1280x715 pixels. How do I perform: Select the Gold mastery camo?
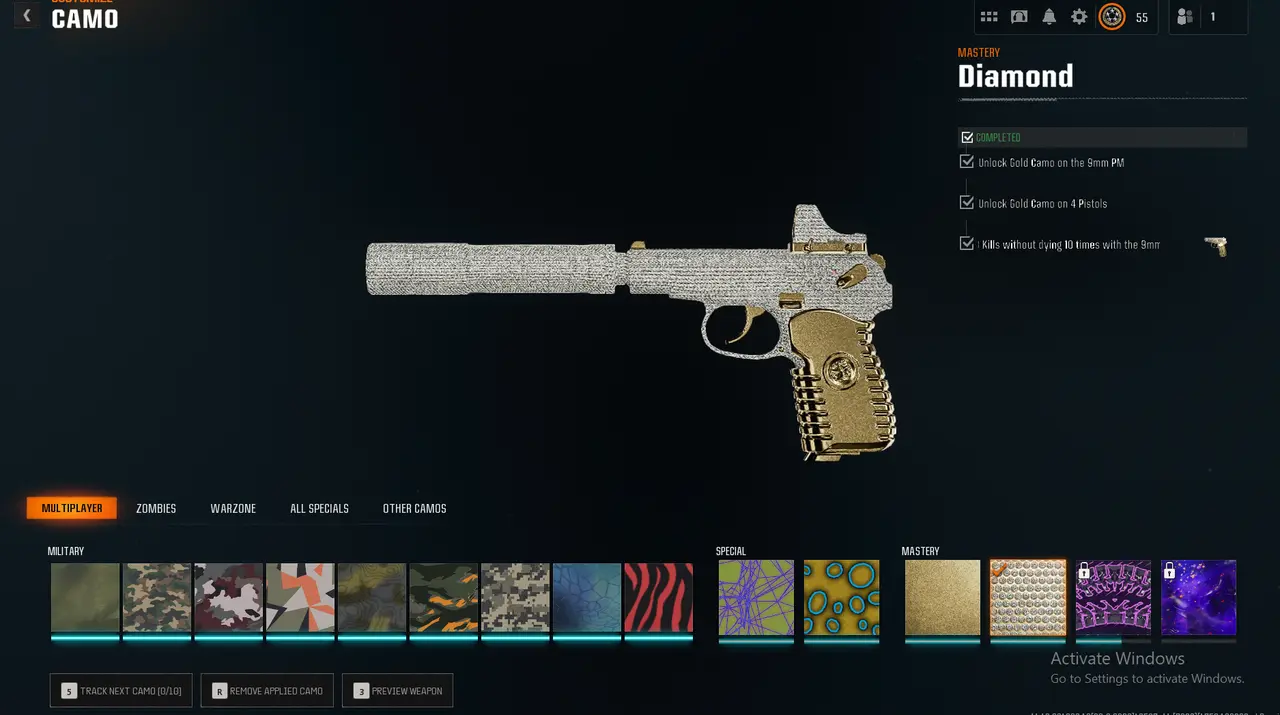tap(942, 597)
